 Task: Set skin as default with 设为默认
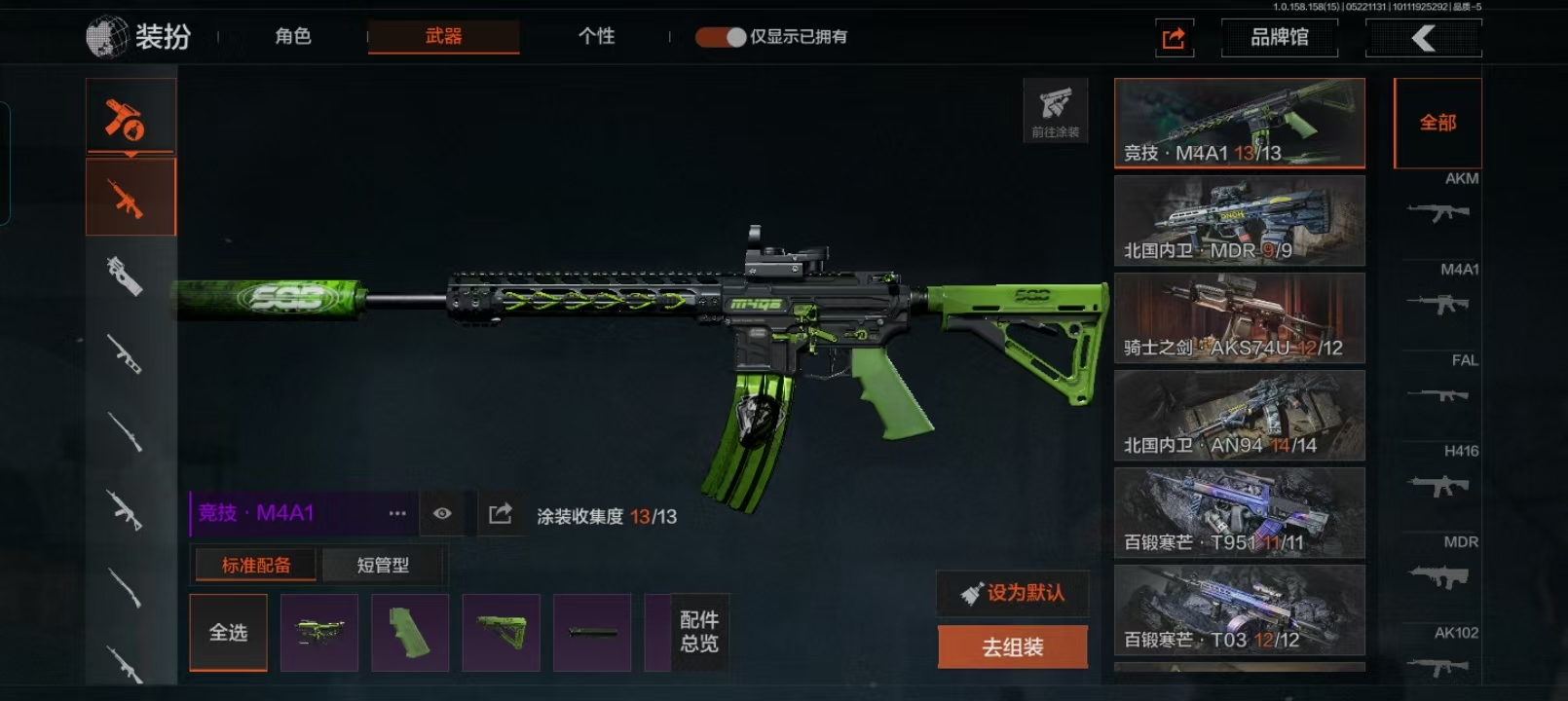[x=1013, y=593]
